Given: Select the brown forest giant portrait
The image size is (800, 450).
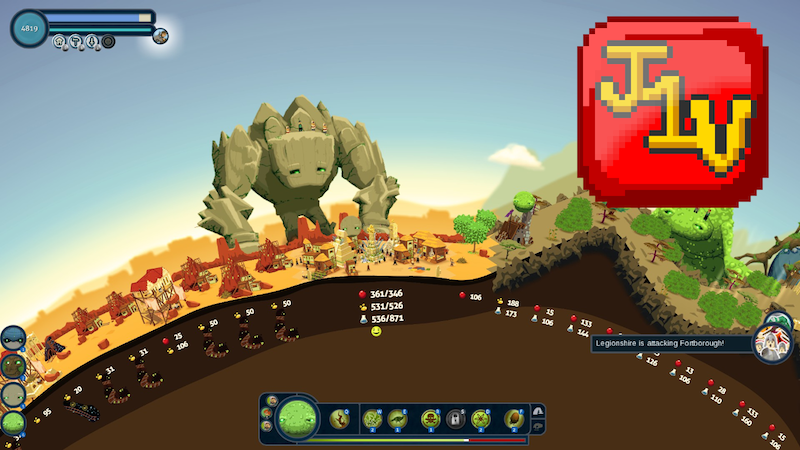Looking at the screenshot, I should [x=13, y=367].
